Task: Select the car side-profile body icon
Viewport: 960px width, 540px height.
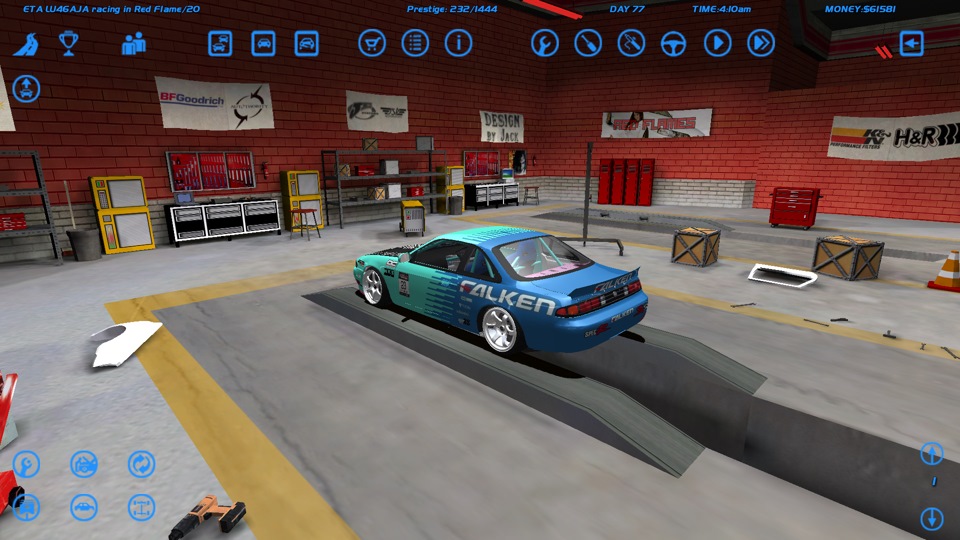Action: point(84,507)
